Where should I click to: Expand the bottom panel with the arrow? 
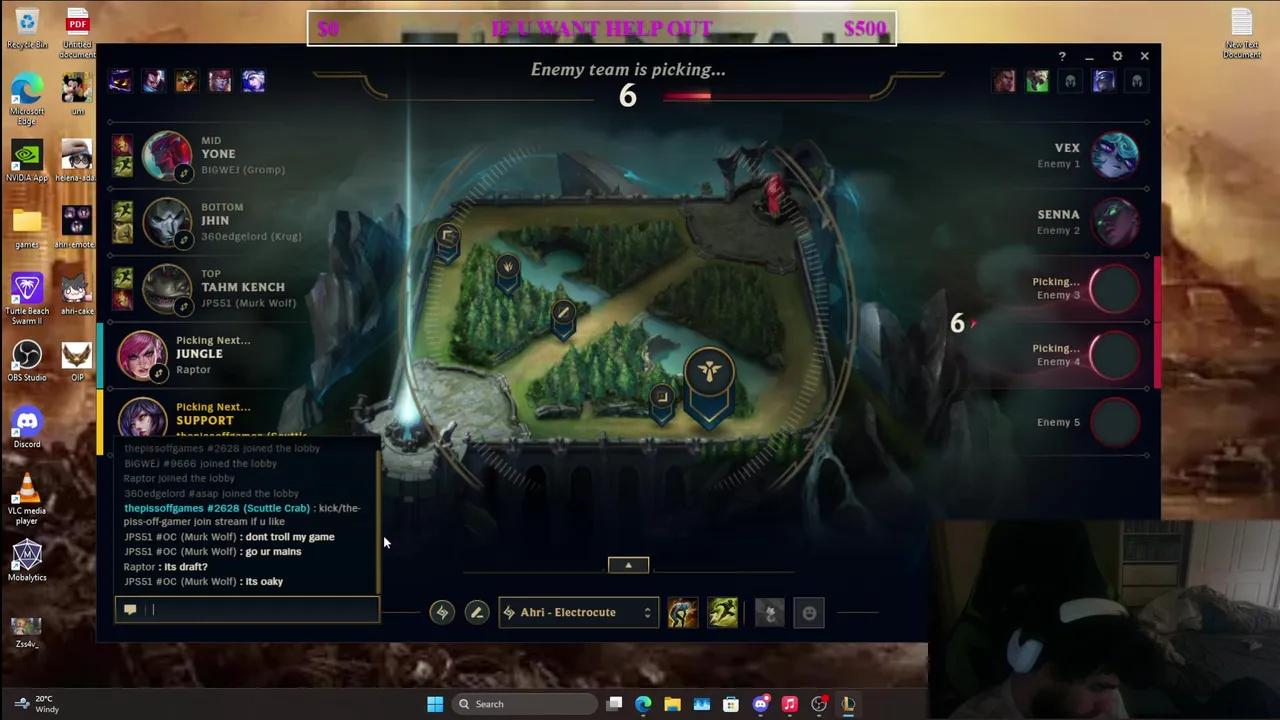click(628, 565)
